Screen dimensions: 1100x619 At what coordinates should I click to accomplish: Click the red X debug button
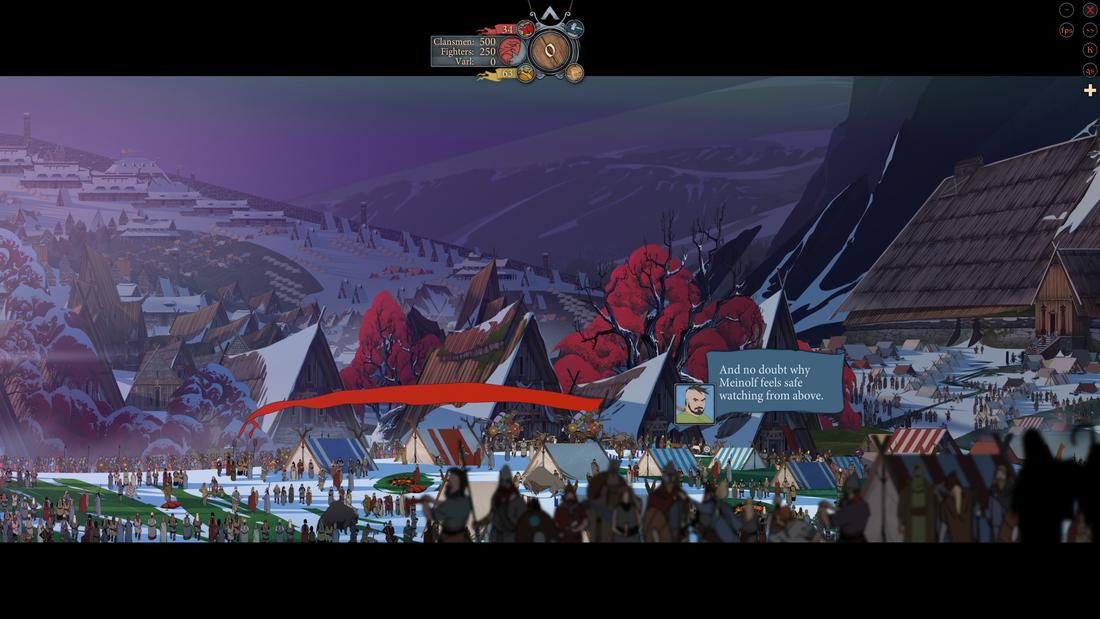pyautogui.click(x=1090, y=10)
